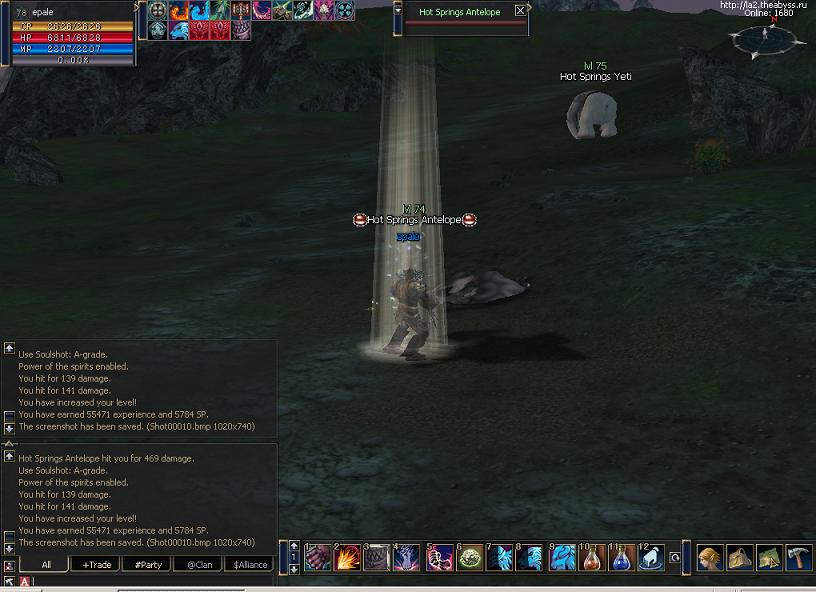This screenshot has width=816, height=592.
Task: Open the $Alliance chat tab
Action: [x=250, y=564]
